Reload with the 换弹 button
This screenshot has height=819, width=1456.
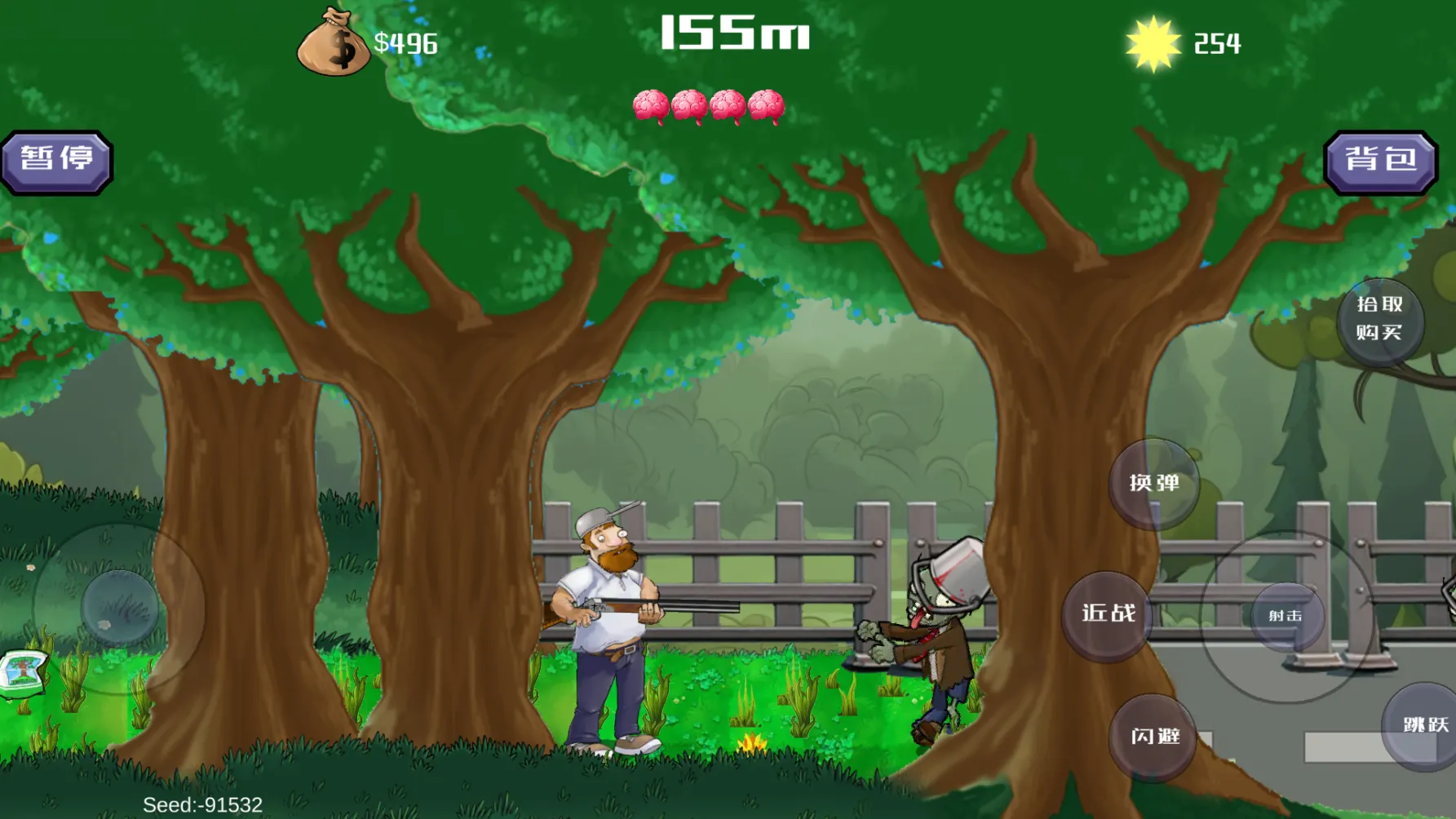(1154, 483)
